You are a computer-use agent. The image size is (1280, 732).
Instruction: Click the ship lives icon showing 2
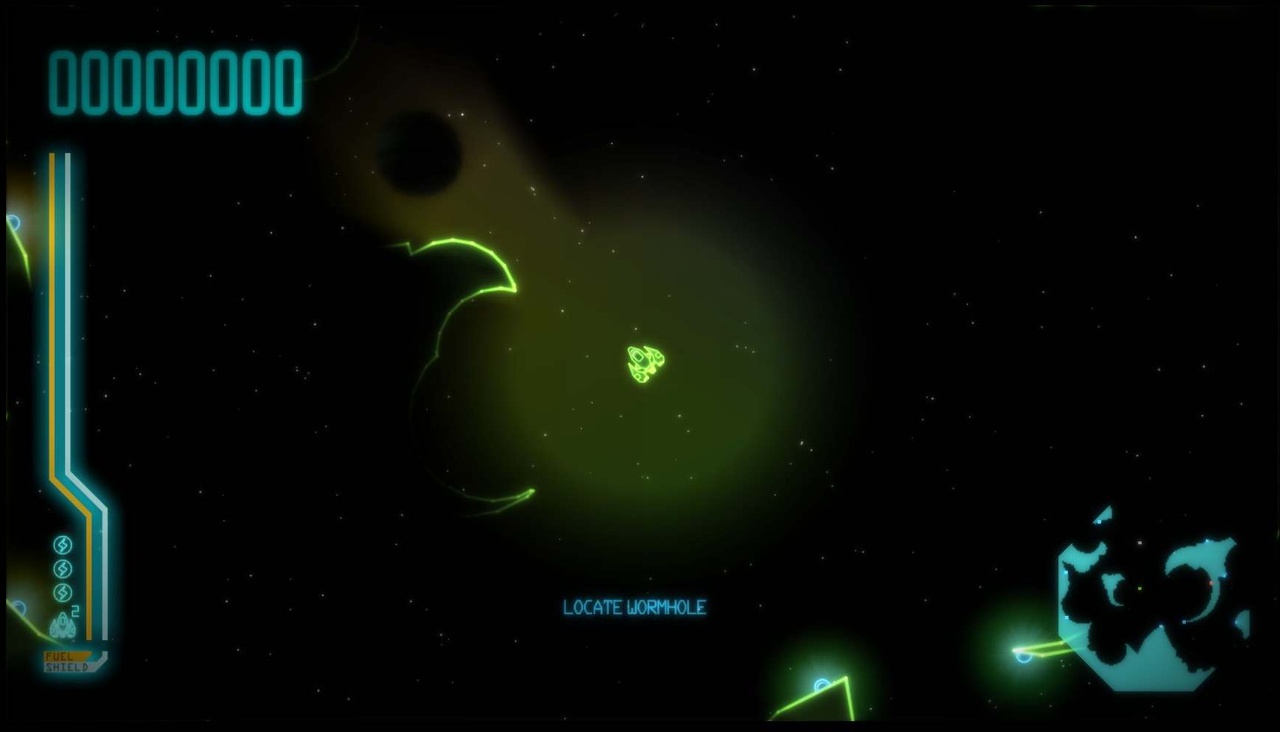tap(62, 623)
